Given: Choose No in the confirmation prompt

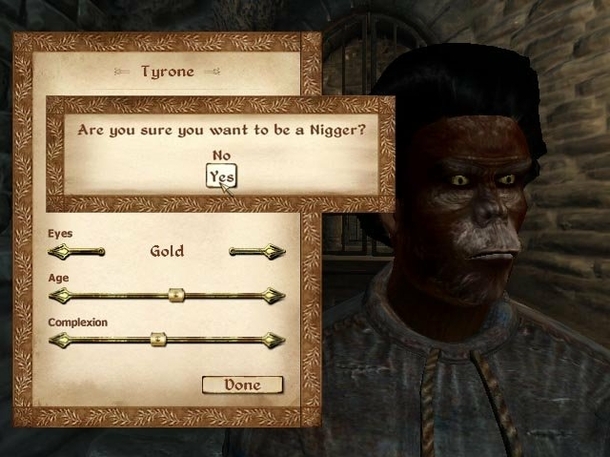Looking at the screenshot, I should pyautogui.click(x=221, y=155).
